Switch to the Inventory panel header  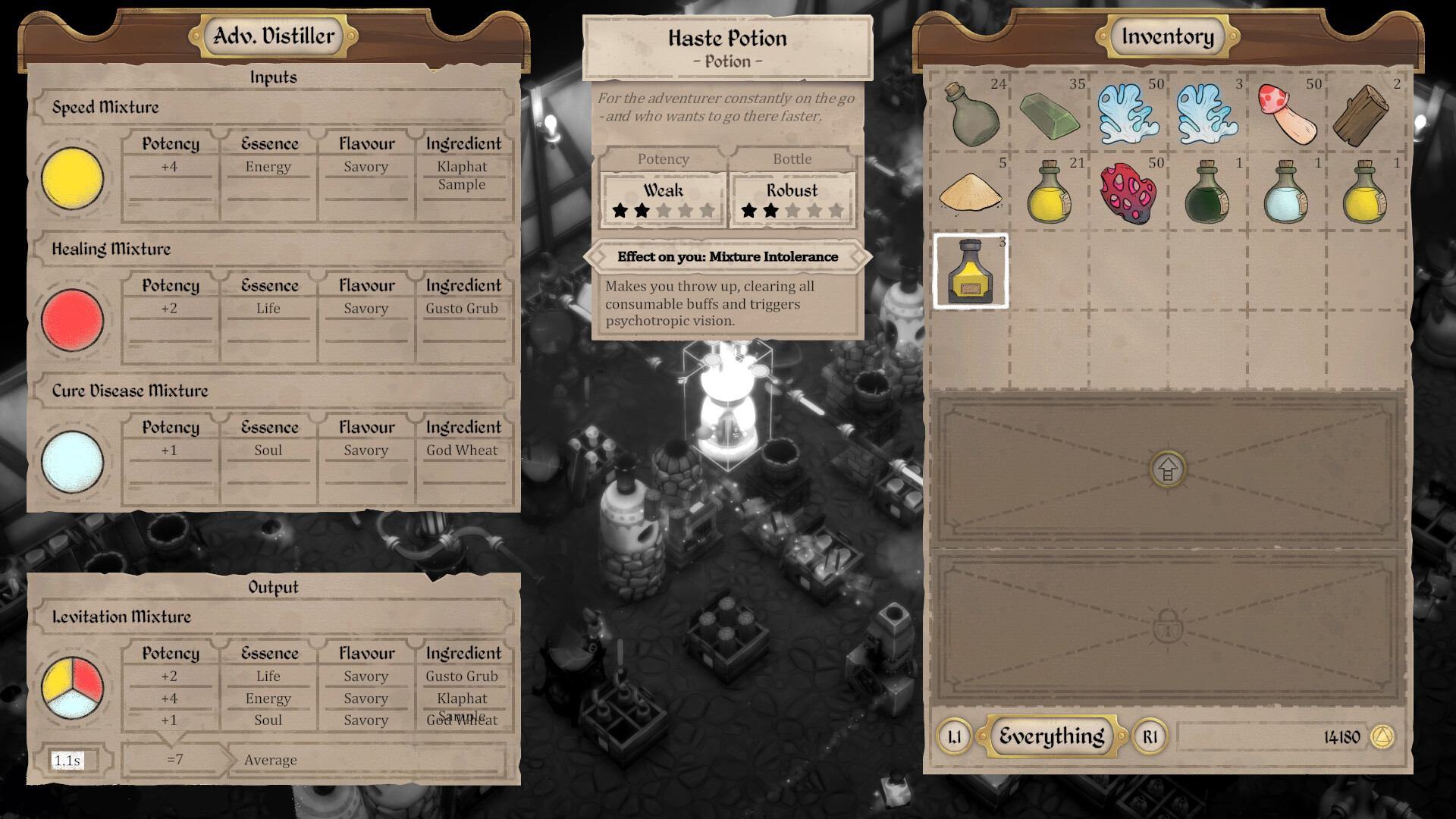coord(1166,36)
